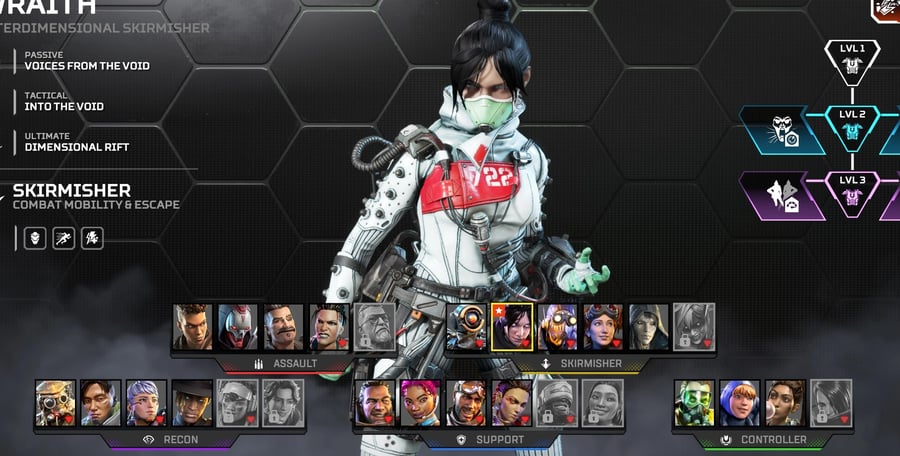The height and width of the screenshot is (456, 900).
Task: Choose Pathfinder in the Skirmisher row
Action: tap(466, 327)
